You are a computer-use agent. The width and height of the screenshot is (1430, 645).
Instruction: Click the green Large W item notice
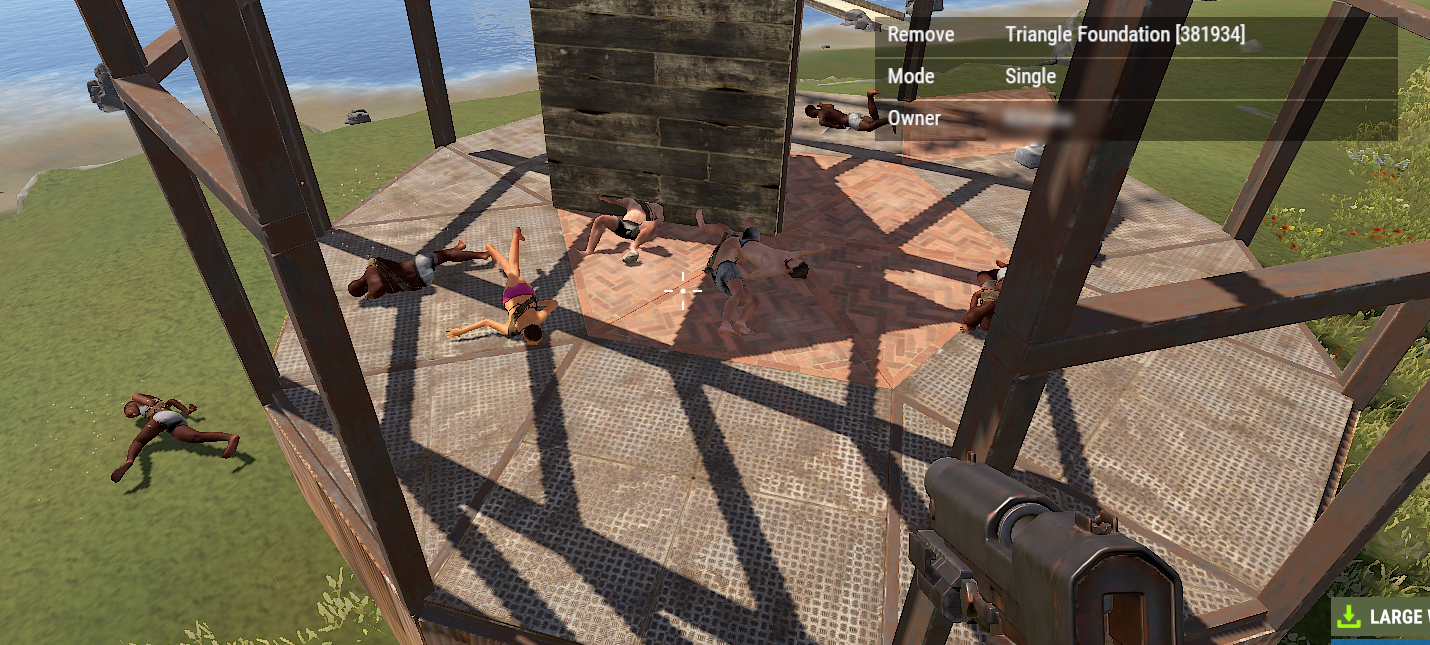coord(1383,616)
